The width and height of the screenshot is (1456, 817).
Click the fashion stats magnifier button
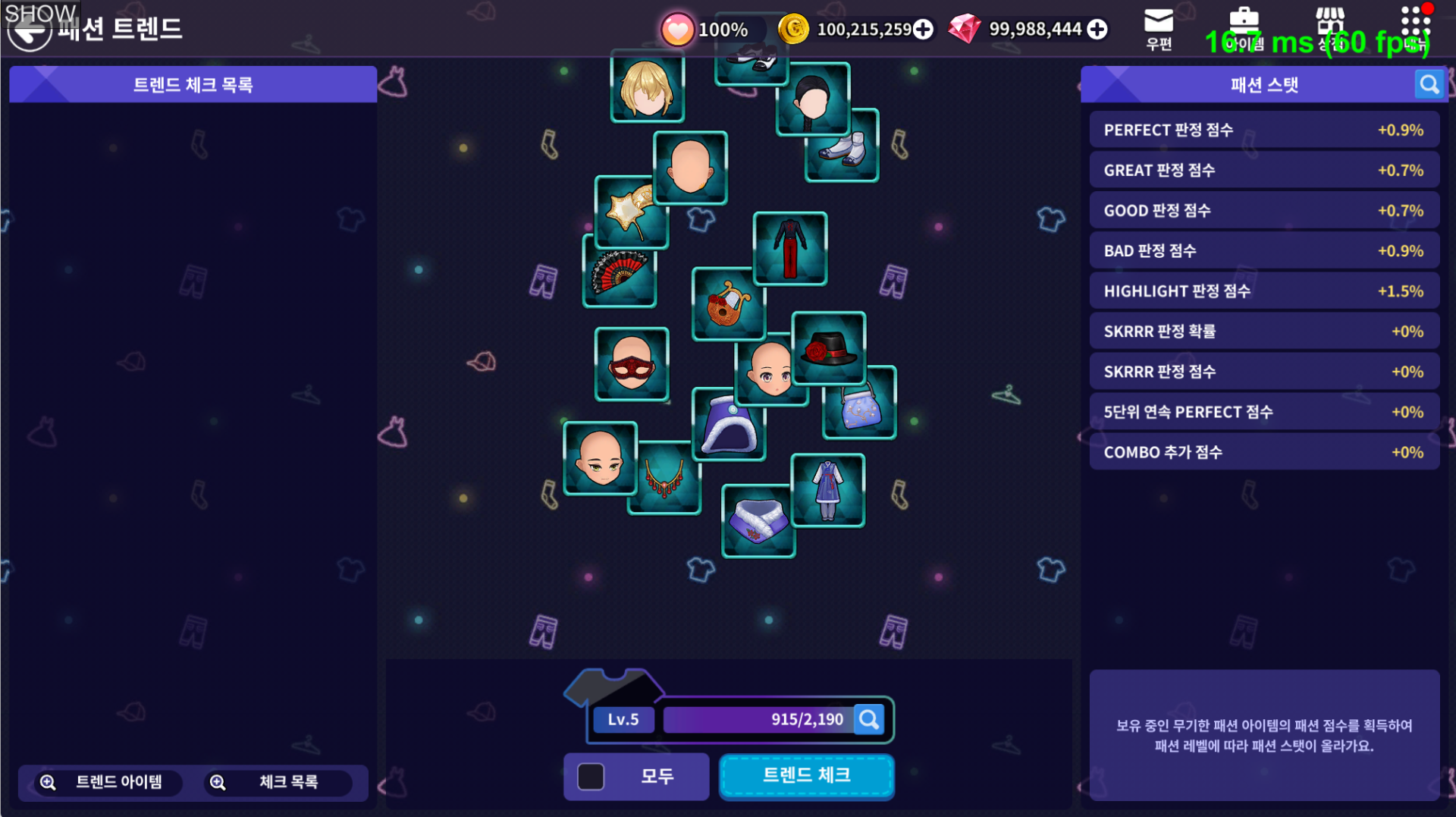point(1429,84)
